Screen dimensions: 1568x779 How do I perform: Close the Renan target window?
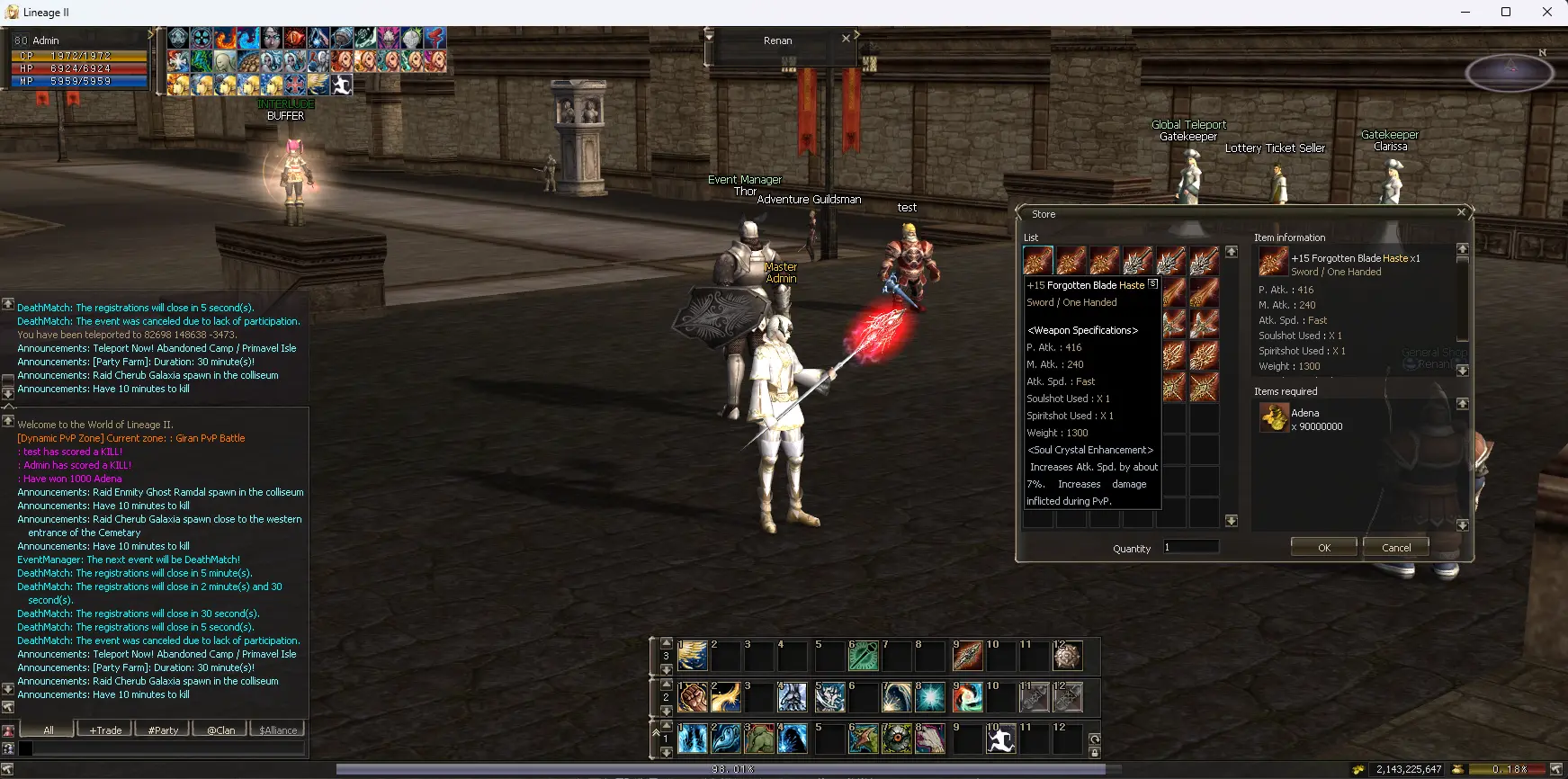[846, 39]
